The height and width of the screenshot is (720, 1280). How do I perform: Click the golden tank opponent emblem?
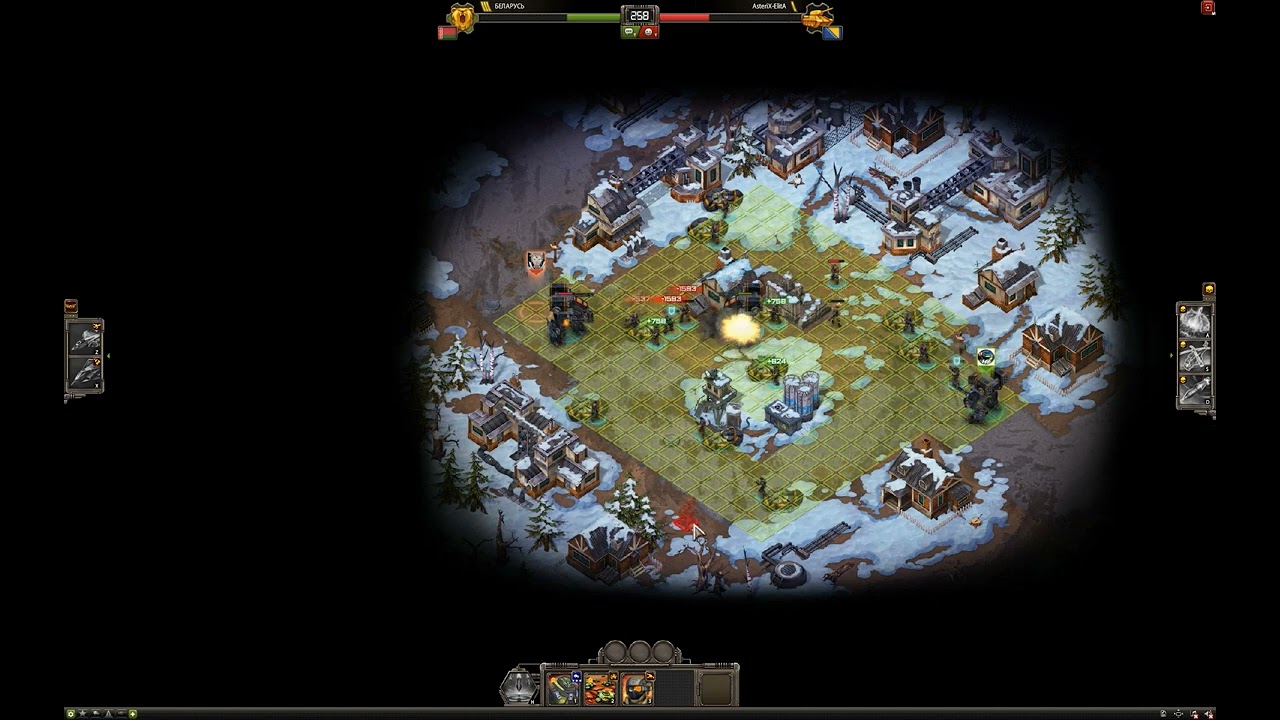(x=817, y=17)
